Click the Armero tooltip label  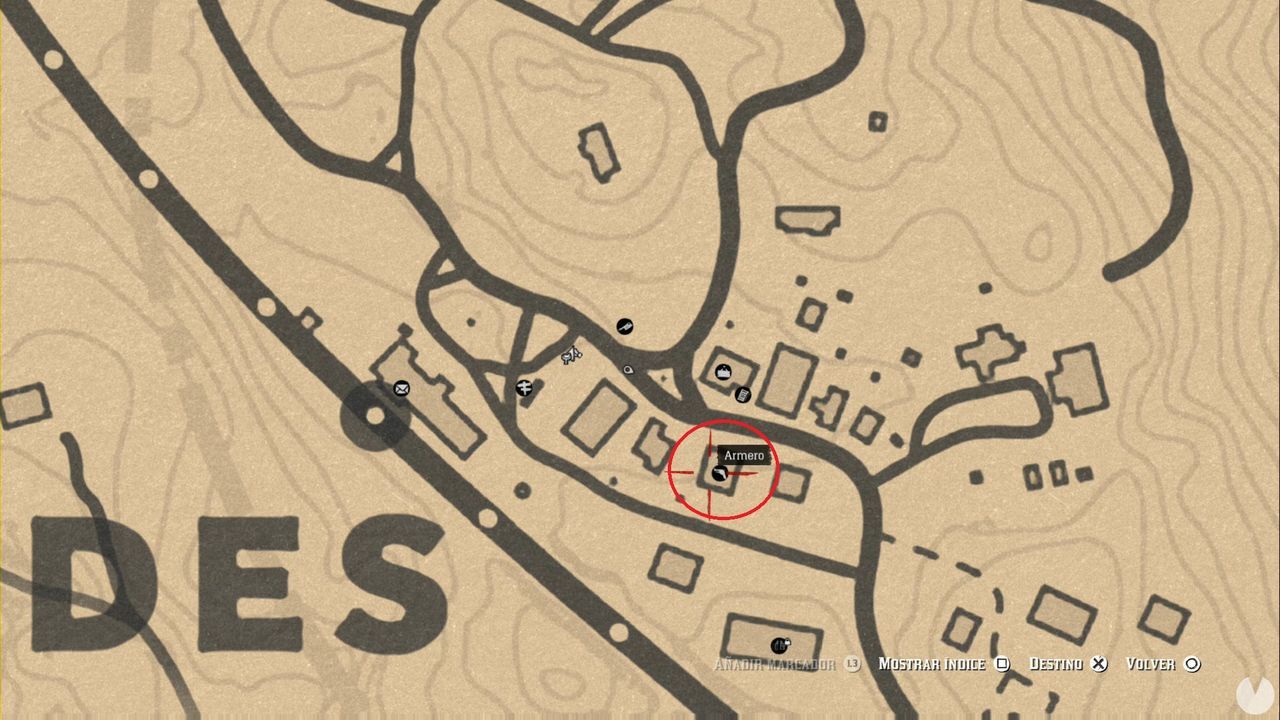[743, 455]
